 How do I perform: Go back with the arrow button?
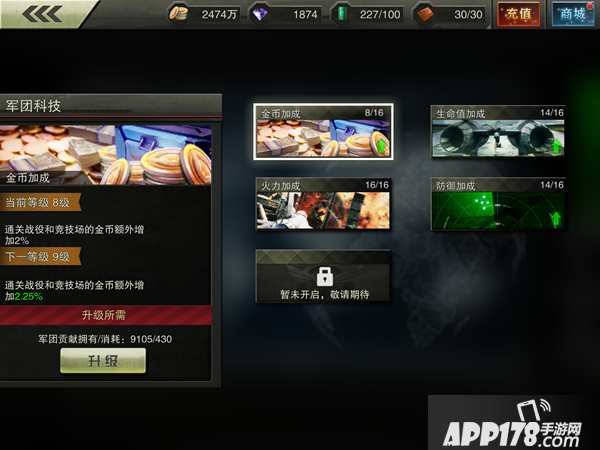coord(40,13)
